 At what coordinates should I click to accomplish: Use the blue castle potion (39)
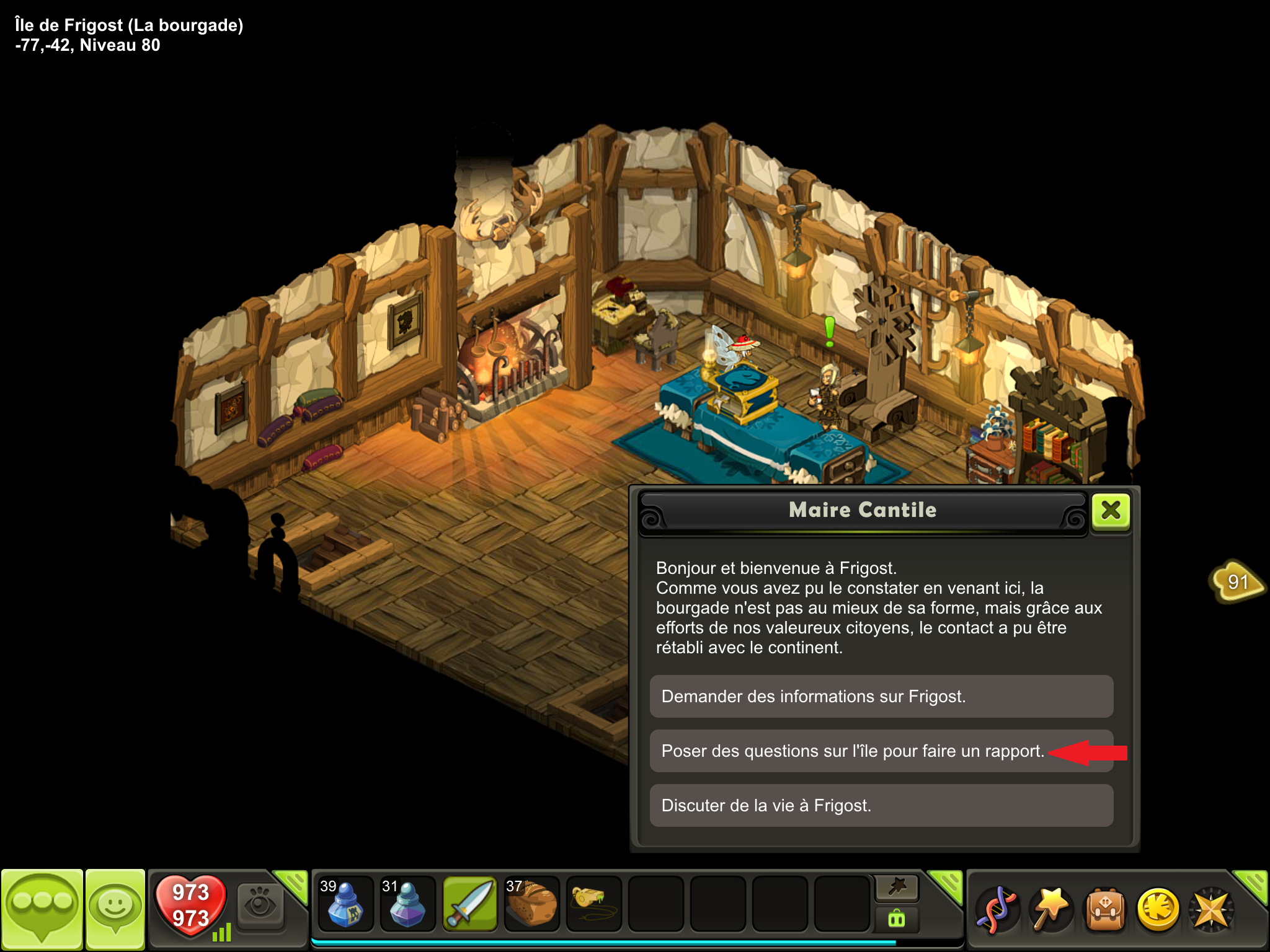pyautogui.click(x=345, y=905)
